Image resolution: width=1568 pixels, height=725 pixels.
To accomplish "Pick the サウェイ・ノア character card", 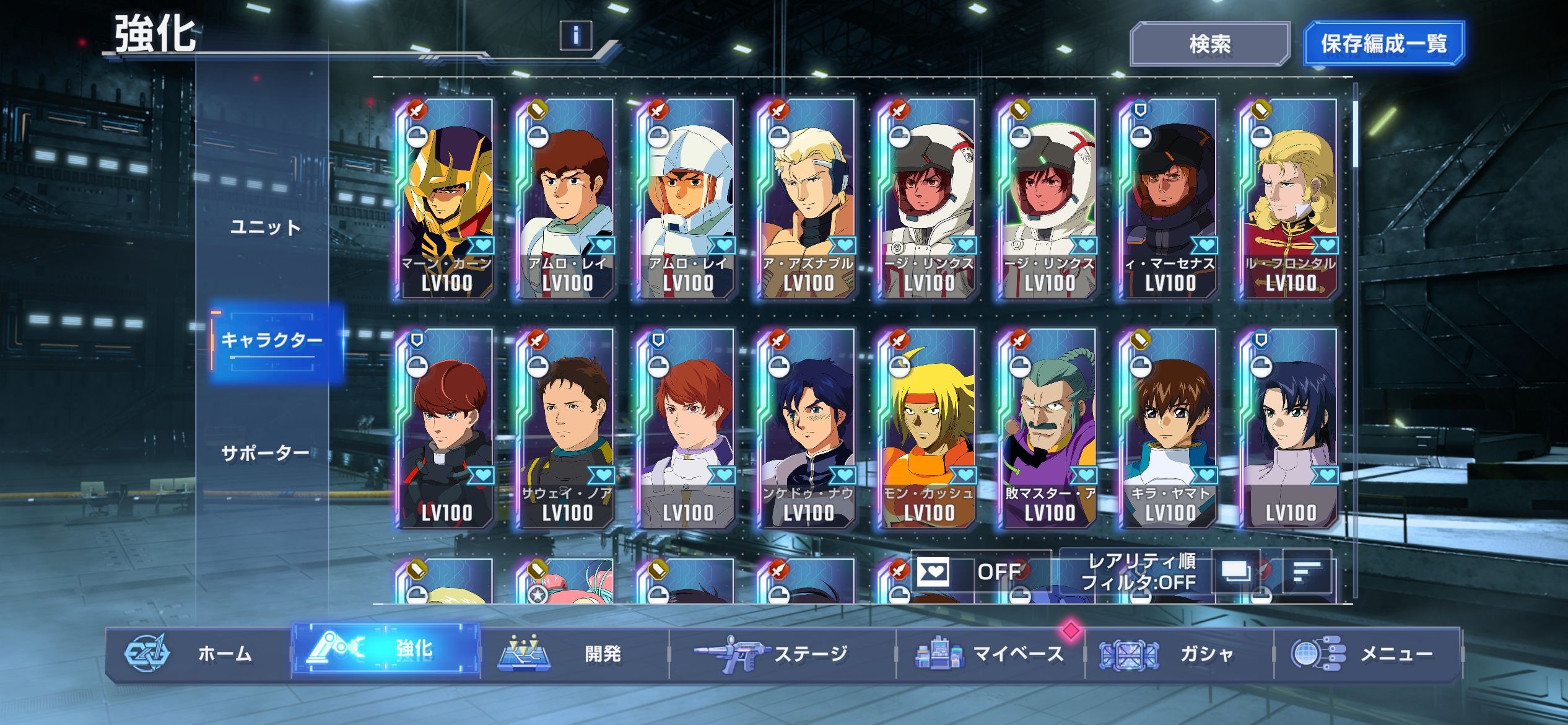I will coord(566,429).
